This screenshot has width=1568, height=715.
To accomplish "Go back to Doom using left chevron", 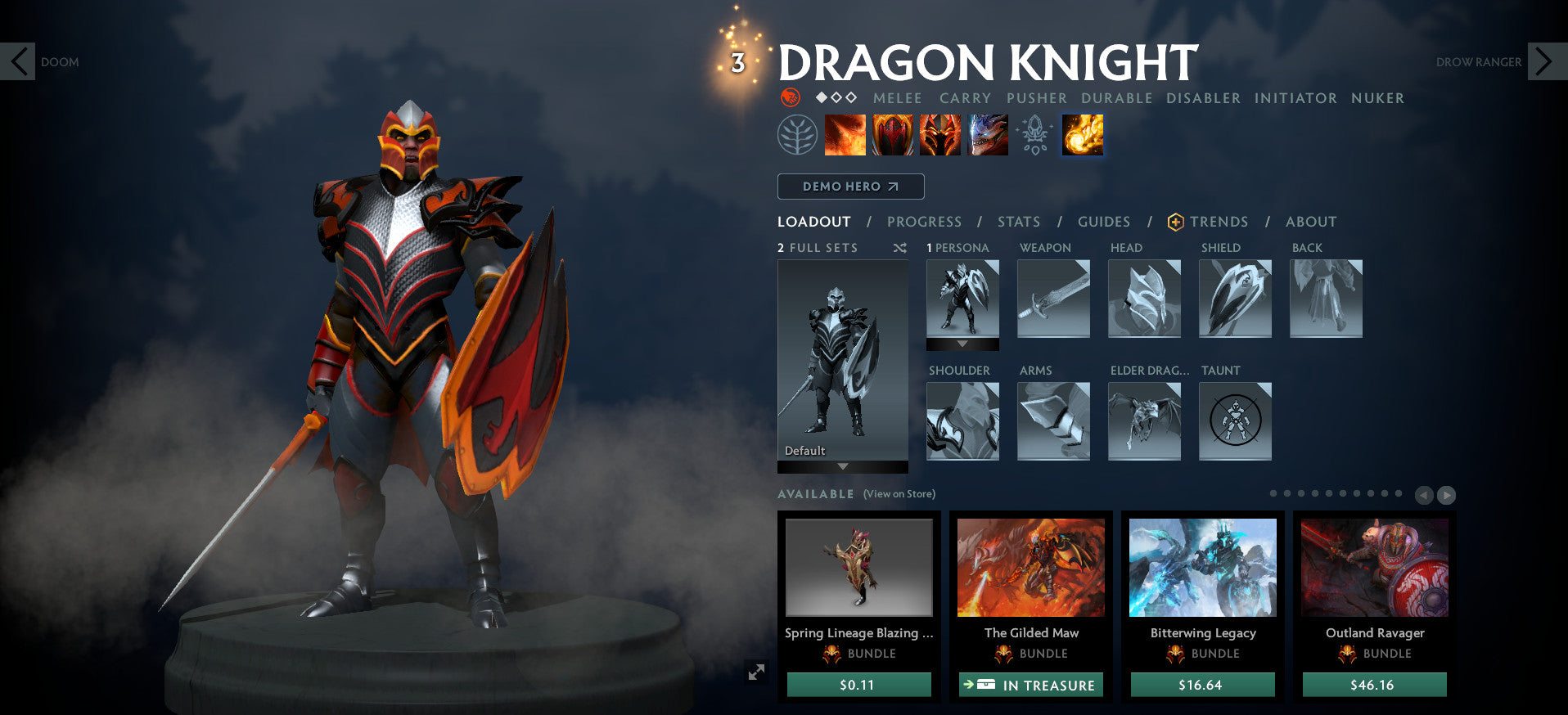I will coord(20,61).
